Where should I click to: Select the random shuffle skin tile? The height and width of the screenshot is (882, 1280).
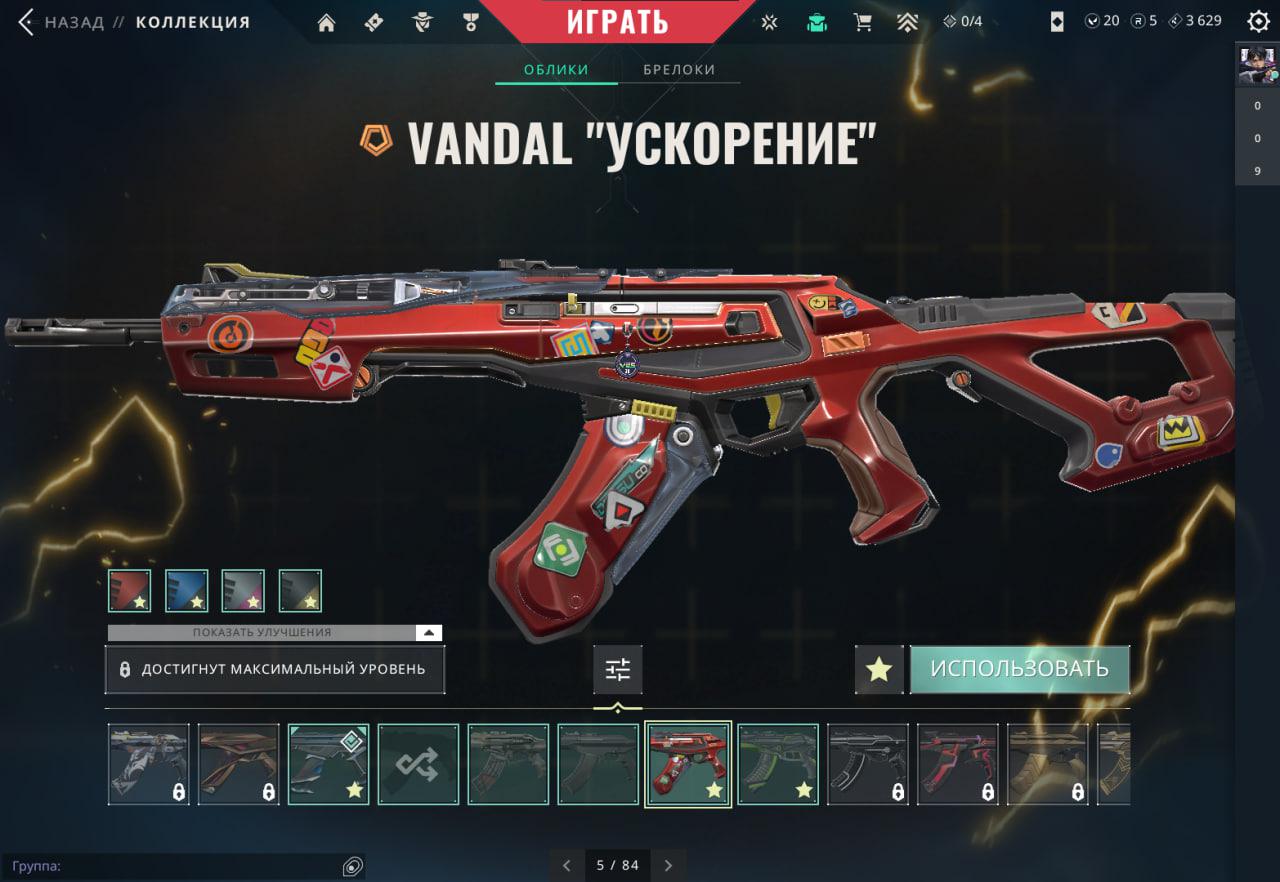click(x=418, y=764)
